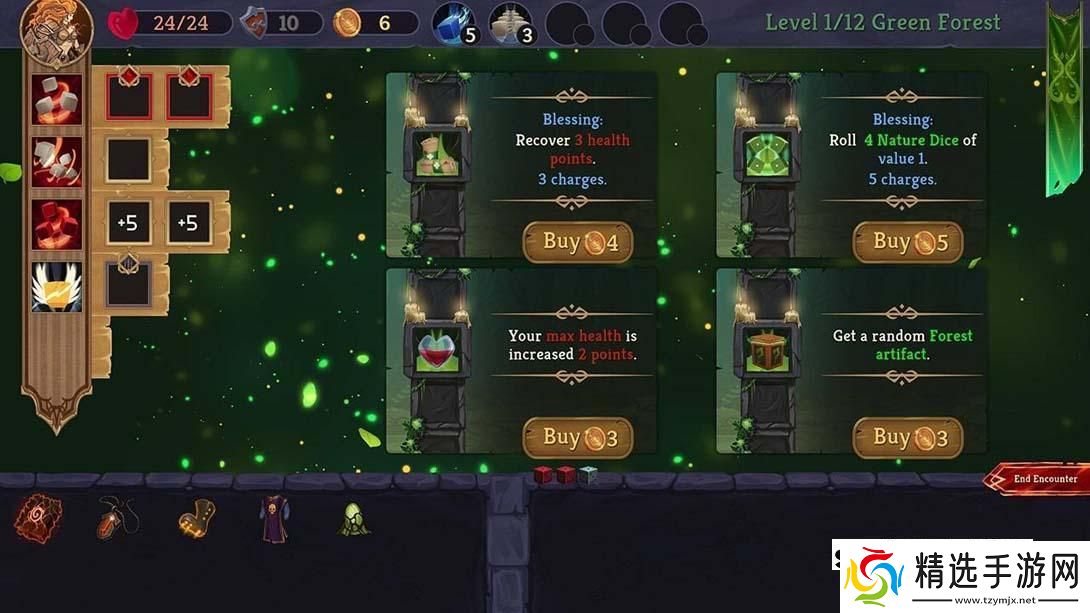
Task: Select the scattered white dice ability
Action: tap(57, 161)
